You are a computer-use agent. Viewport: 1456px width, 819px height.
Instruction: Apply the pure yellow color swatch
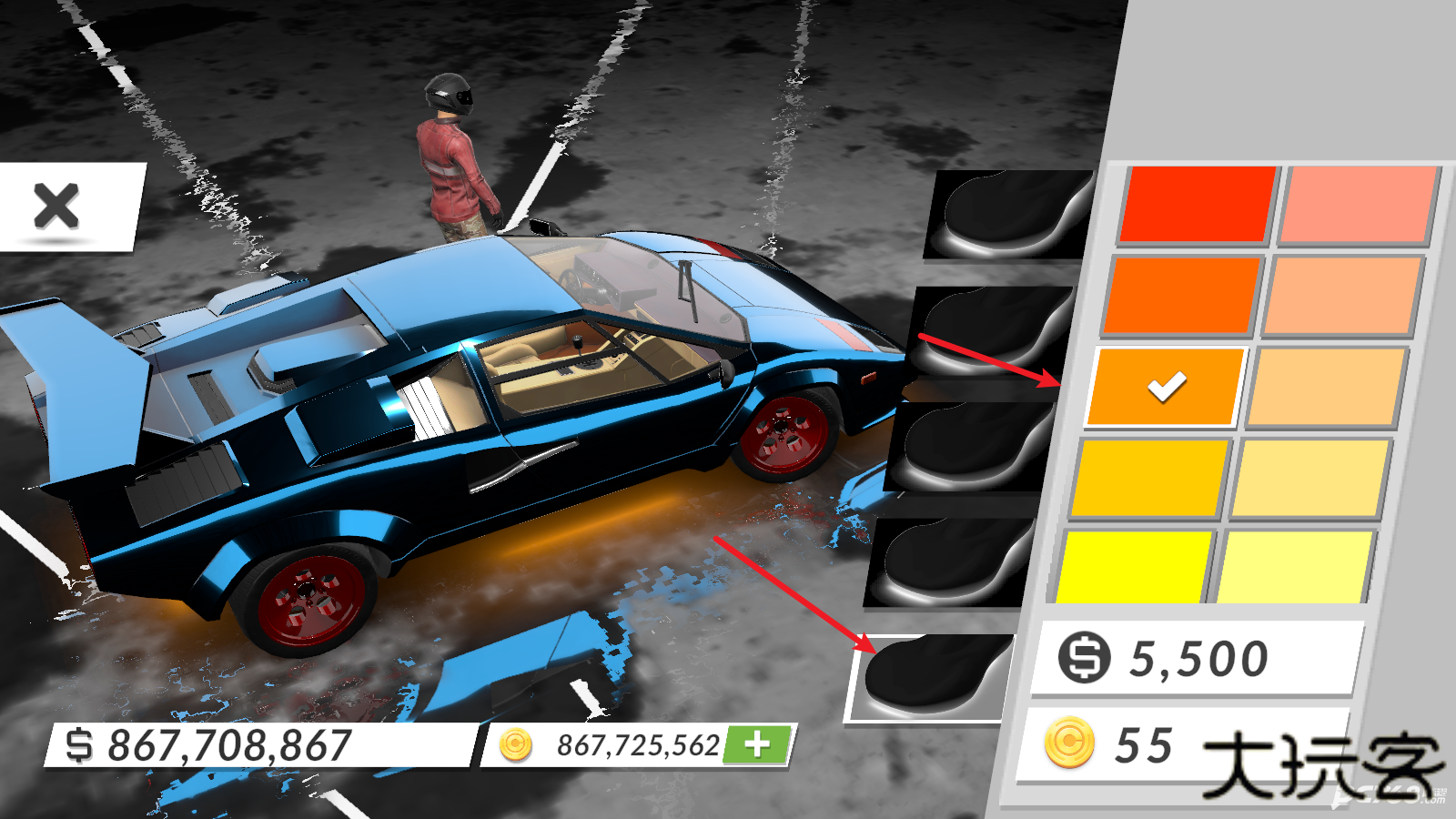tap(1134, 567)
